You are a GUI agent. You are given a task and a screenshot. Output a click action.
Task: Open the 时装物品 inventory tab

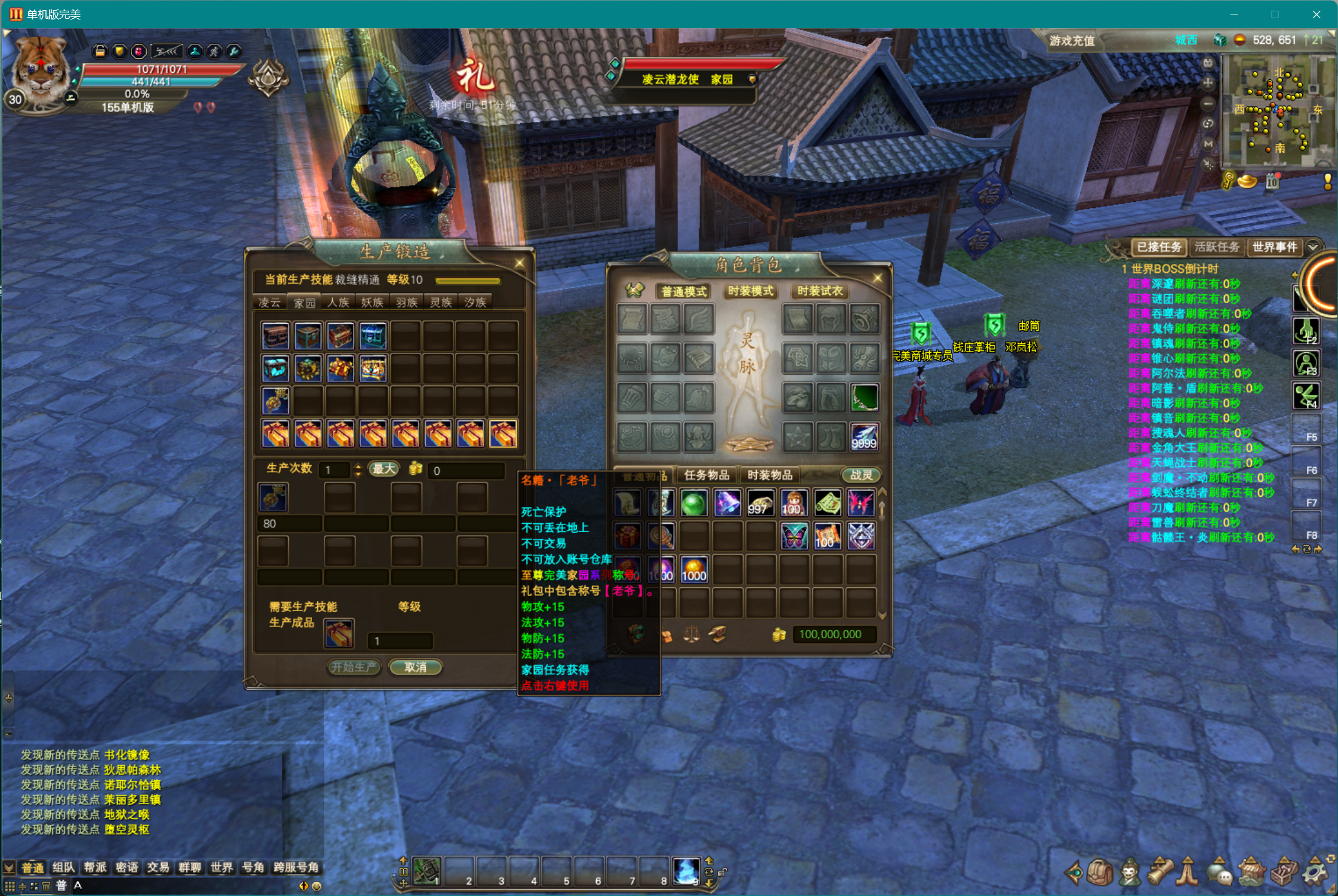[770, 475]
